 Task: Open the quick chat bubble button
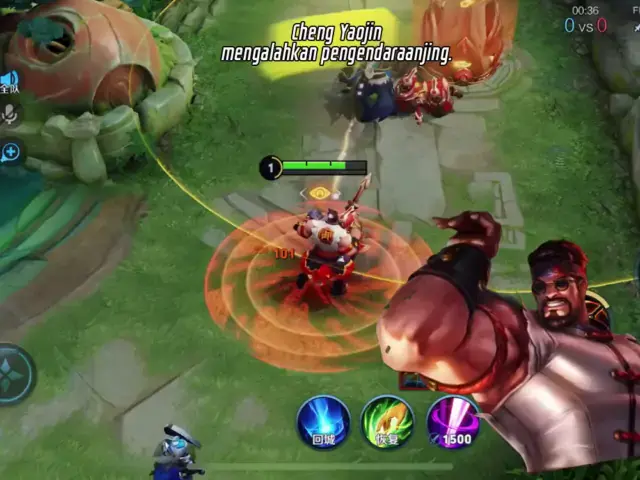tap(10, 153)
